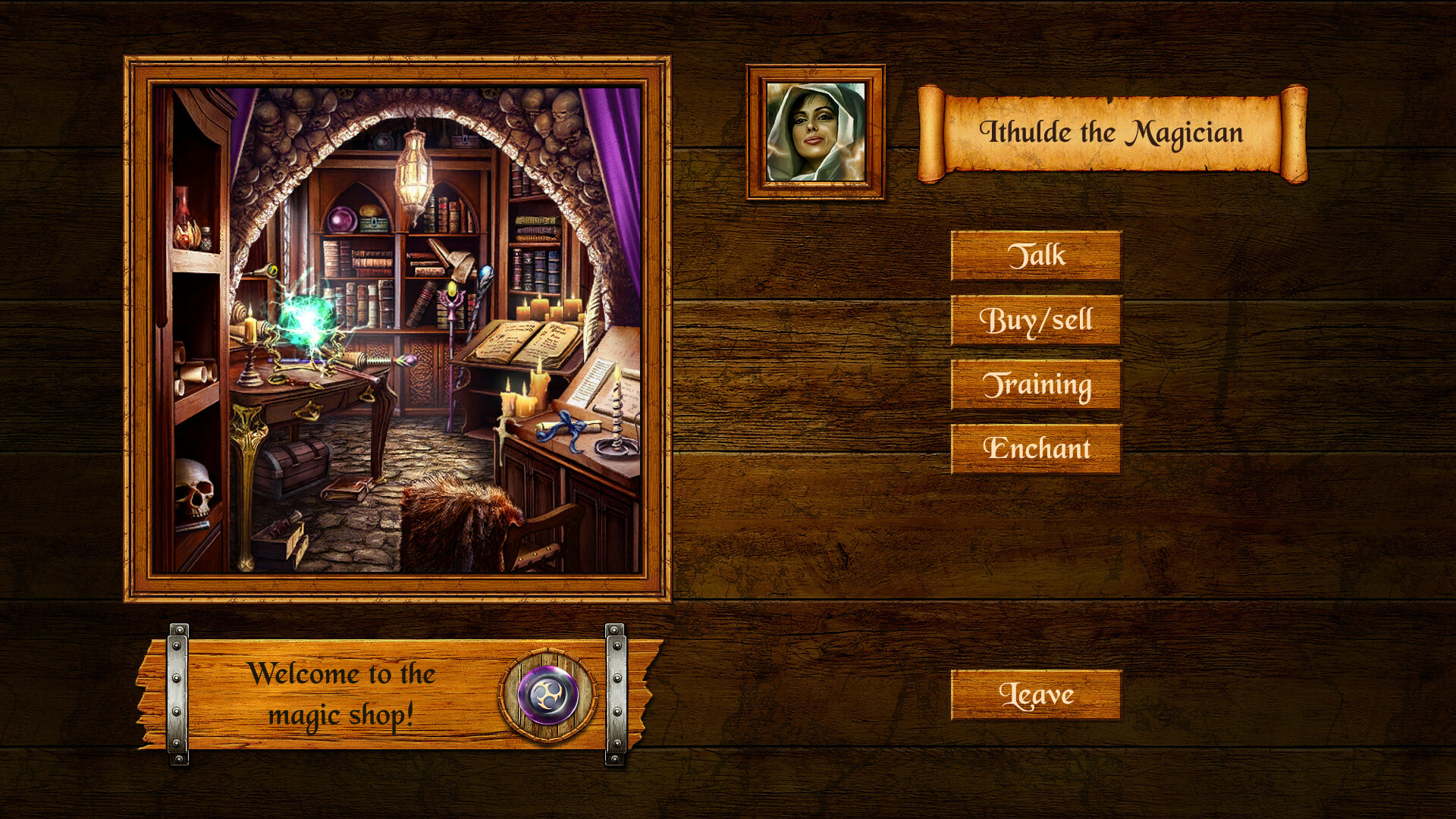
Task: Click Leave to exit the magic shop
Action: [x=1037, y=695]
